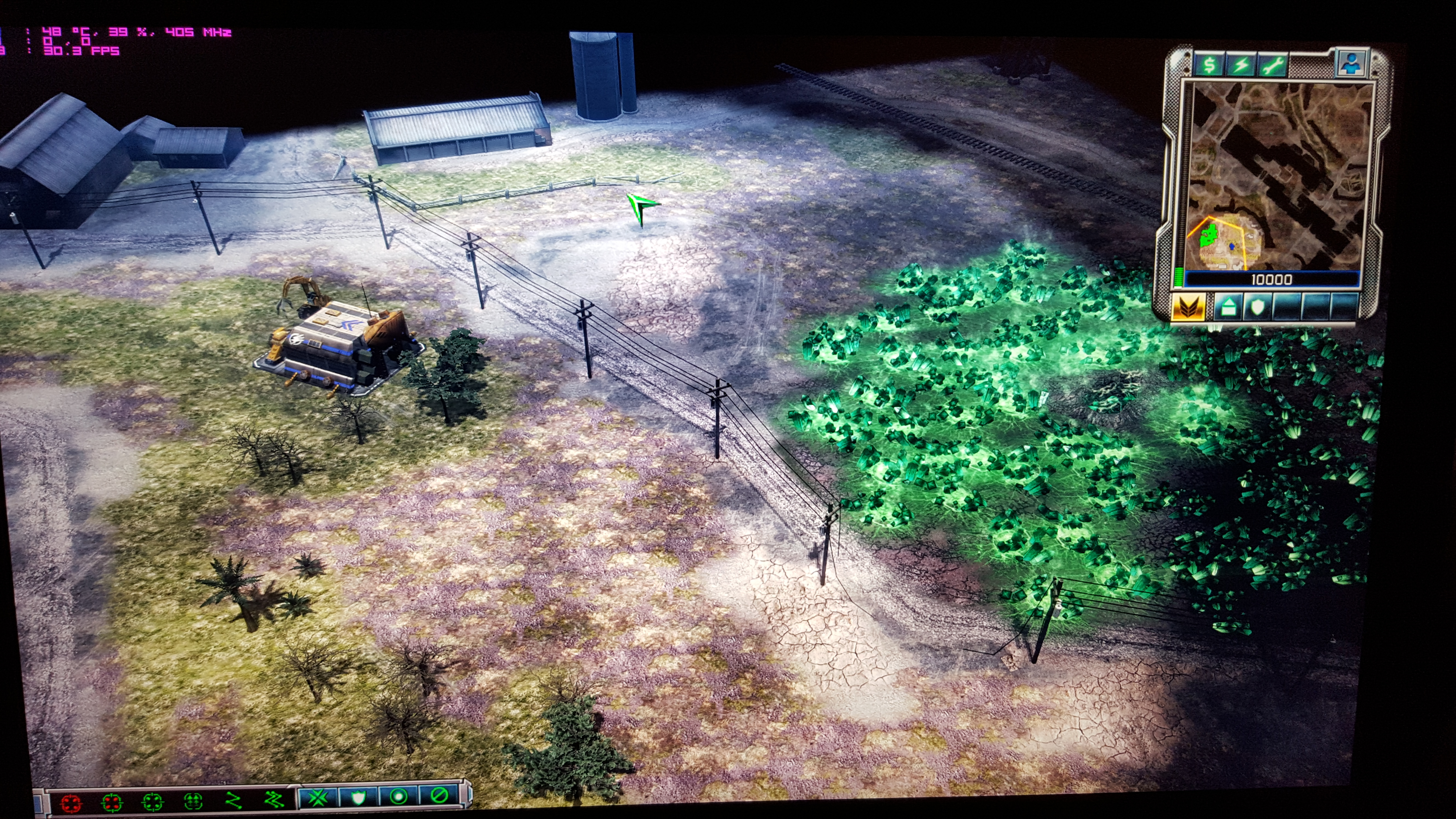Select the all-green crosshair command

pos(153,801)
